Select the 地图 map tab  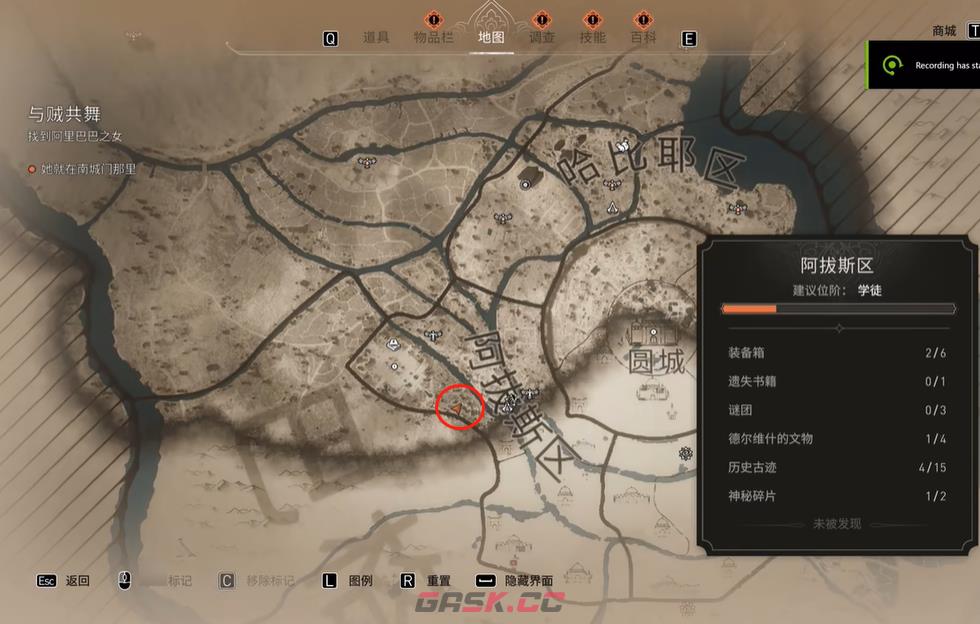[491, 38]
